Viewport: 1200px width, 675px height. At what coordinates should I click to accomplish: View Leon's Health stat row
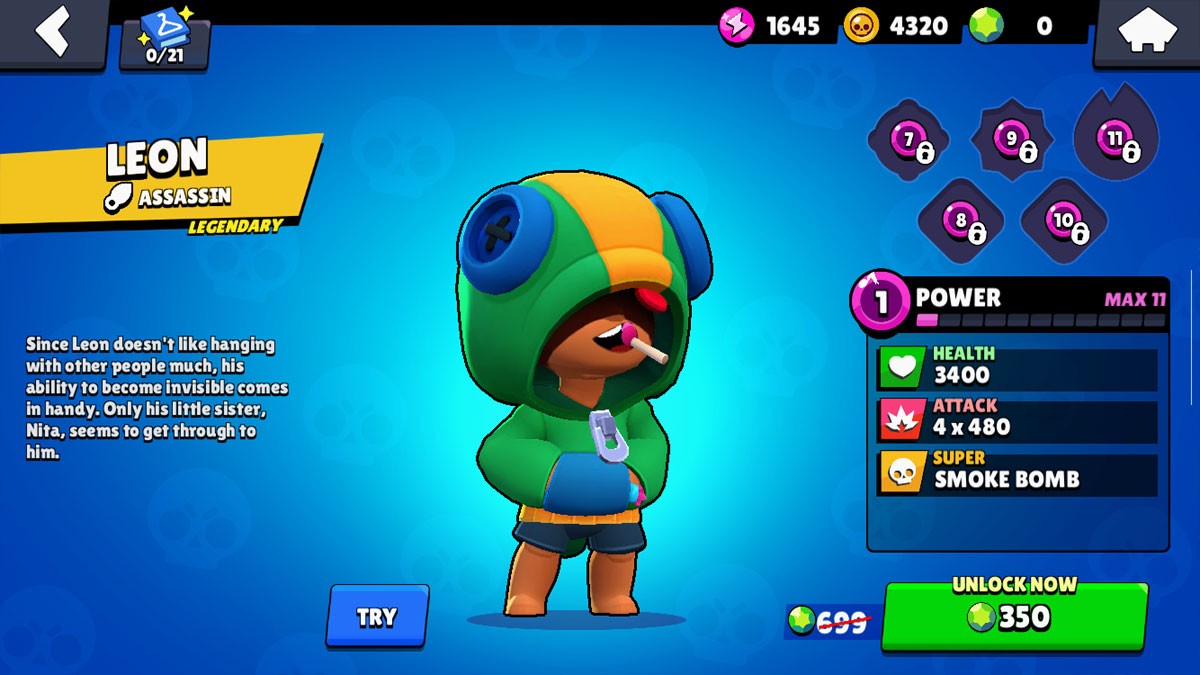click(1017, 366)
